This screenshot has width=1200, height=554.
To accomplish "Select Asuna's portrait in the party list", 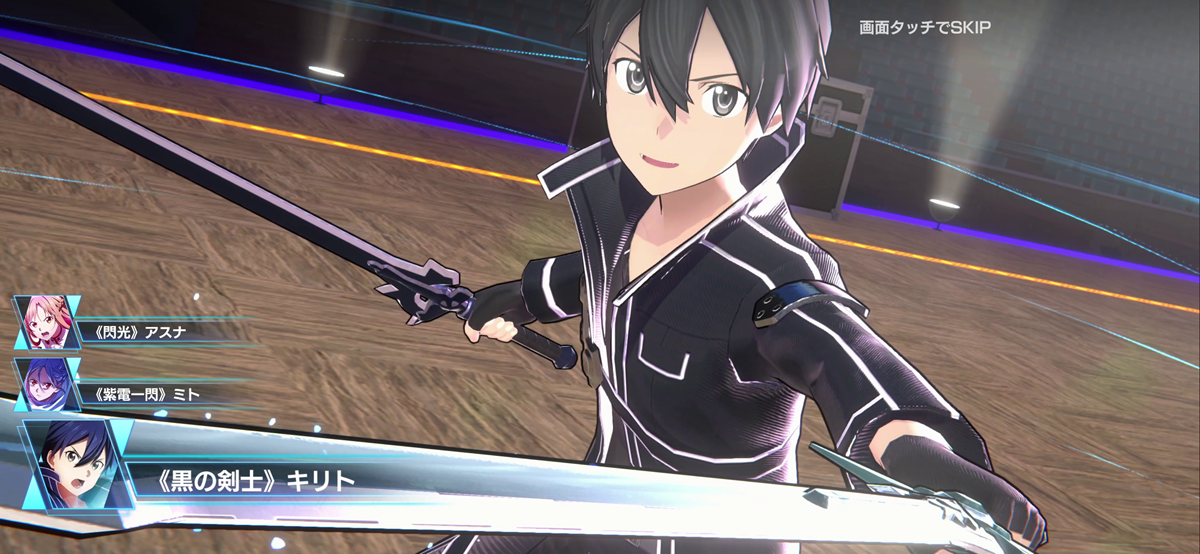I will [46, 321].
